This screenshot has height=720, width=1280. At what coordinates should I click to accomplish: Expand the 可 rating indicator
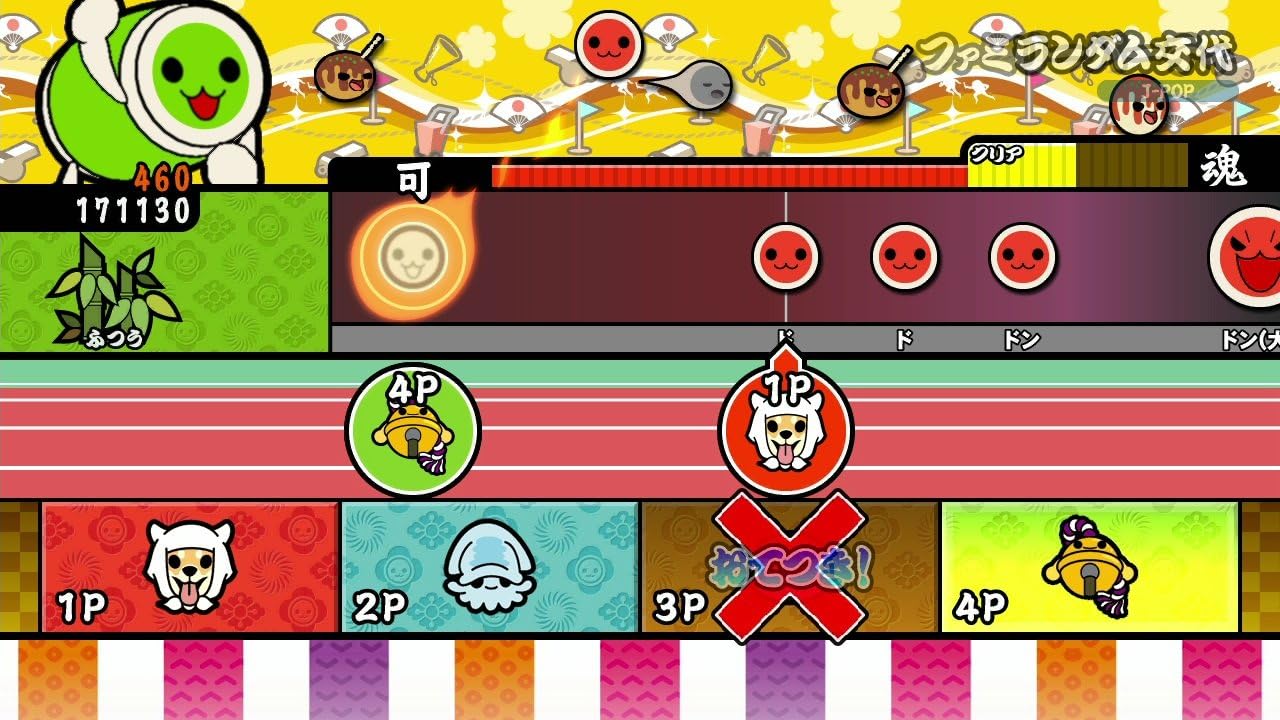pos(411,182)
